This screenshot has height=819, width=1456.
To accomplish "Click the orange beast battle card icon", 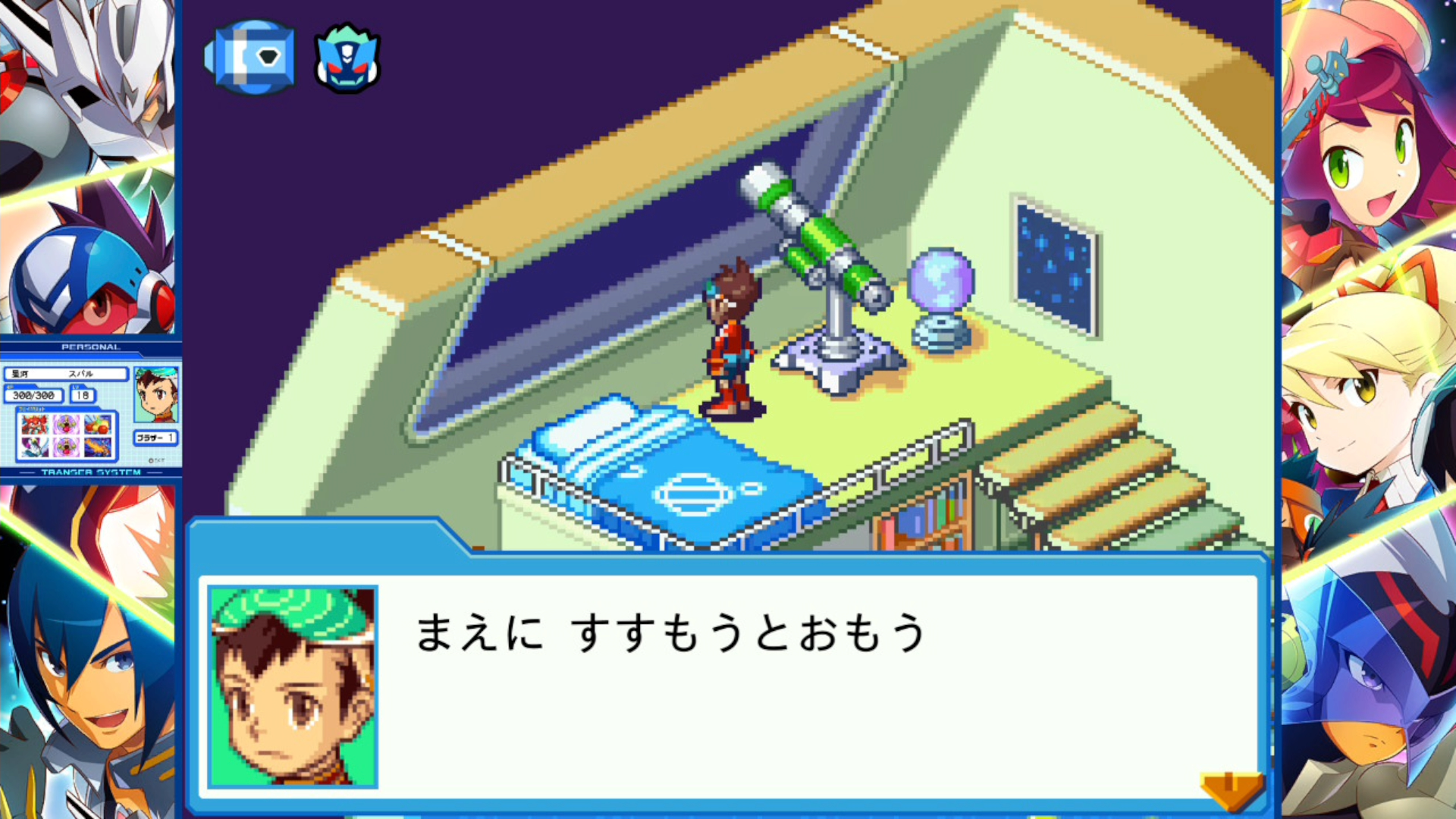I will click(97, 447).
